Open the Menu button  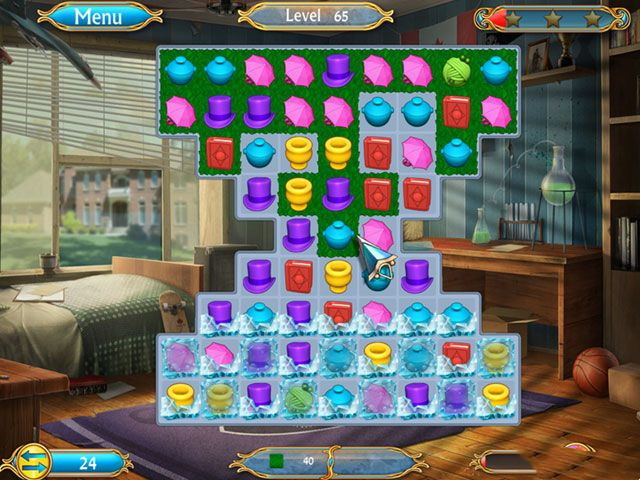coord(99,16)
